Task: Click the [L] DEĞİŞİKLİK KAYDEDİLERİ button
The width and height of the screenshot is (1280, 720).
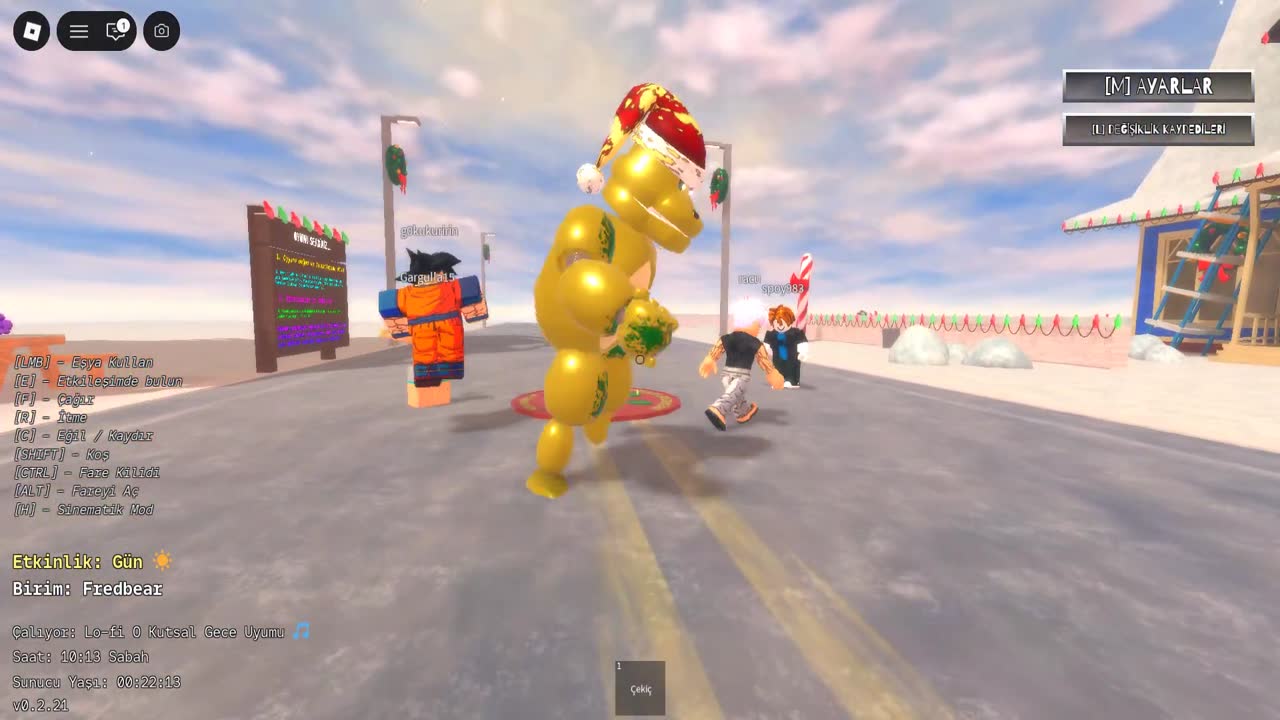Action: (1158, 128)
